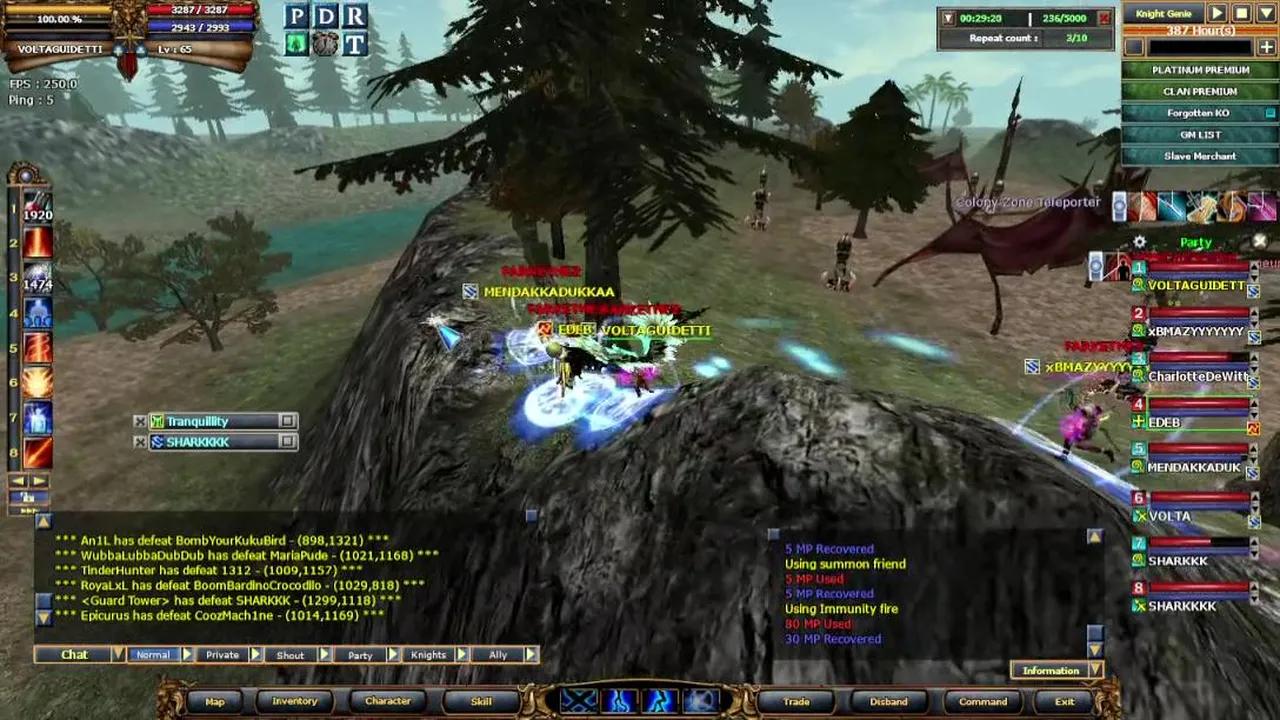The height and width of the screenshot is (720, 1280).
Task: Show the Character sheet
Action: tap(388, 701)
